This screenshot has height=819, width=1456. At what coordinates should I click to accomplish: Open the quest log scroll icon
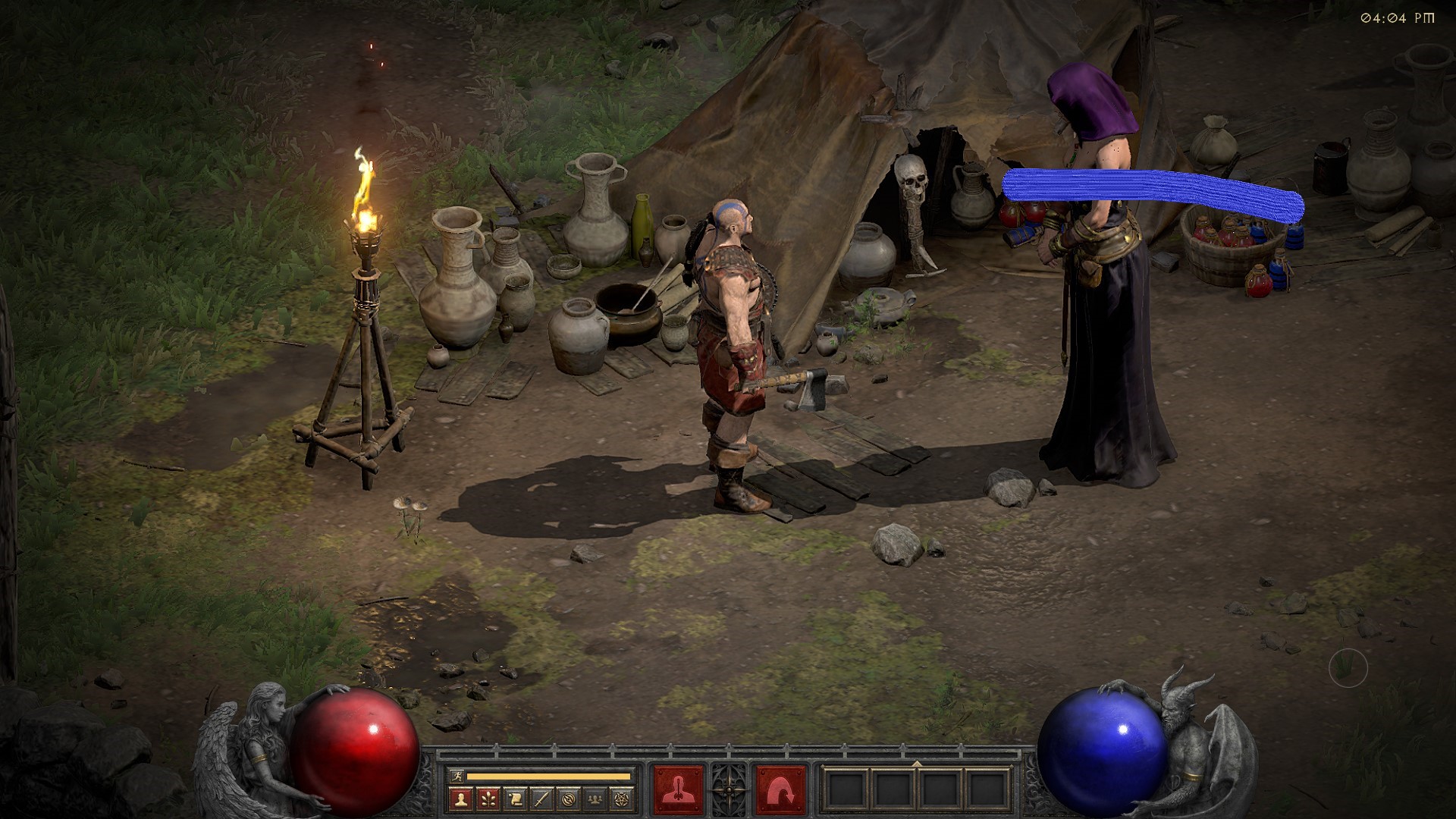pos(515,798)
